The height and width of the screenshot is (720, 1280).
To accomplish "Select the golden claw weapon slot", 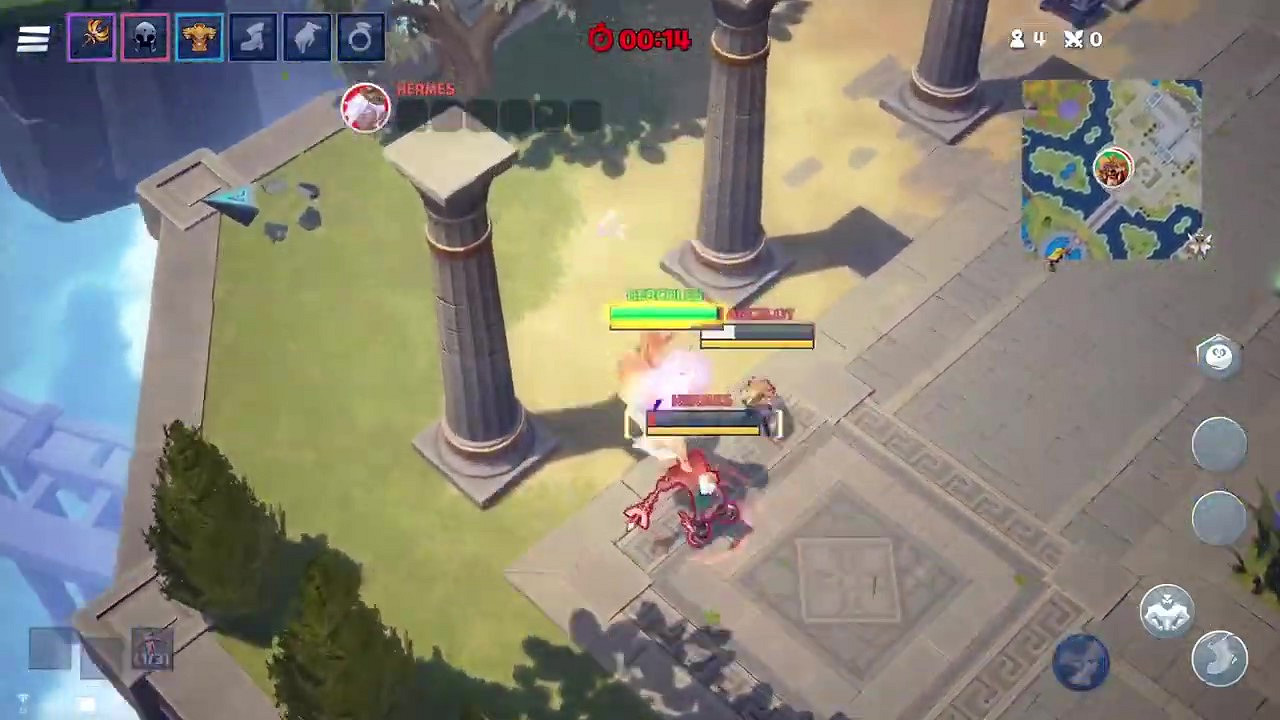I will [x=91, y=38].
